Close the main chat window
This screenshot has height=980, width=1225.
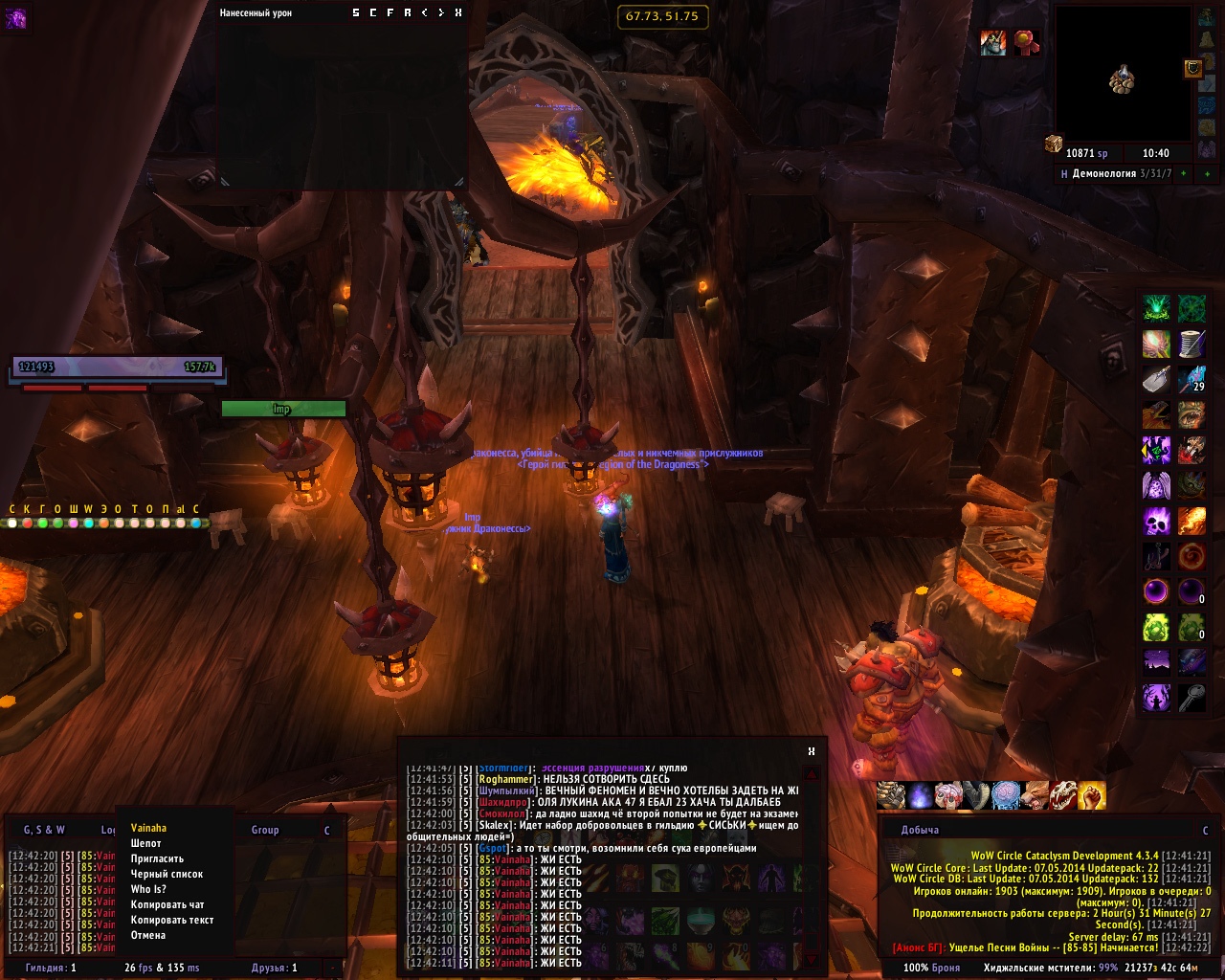[812, 751]
